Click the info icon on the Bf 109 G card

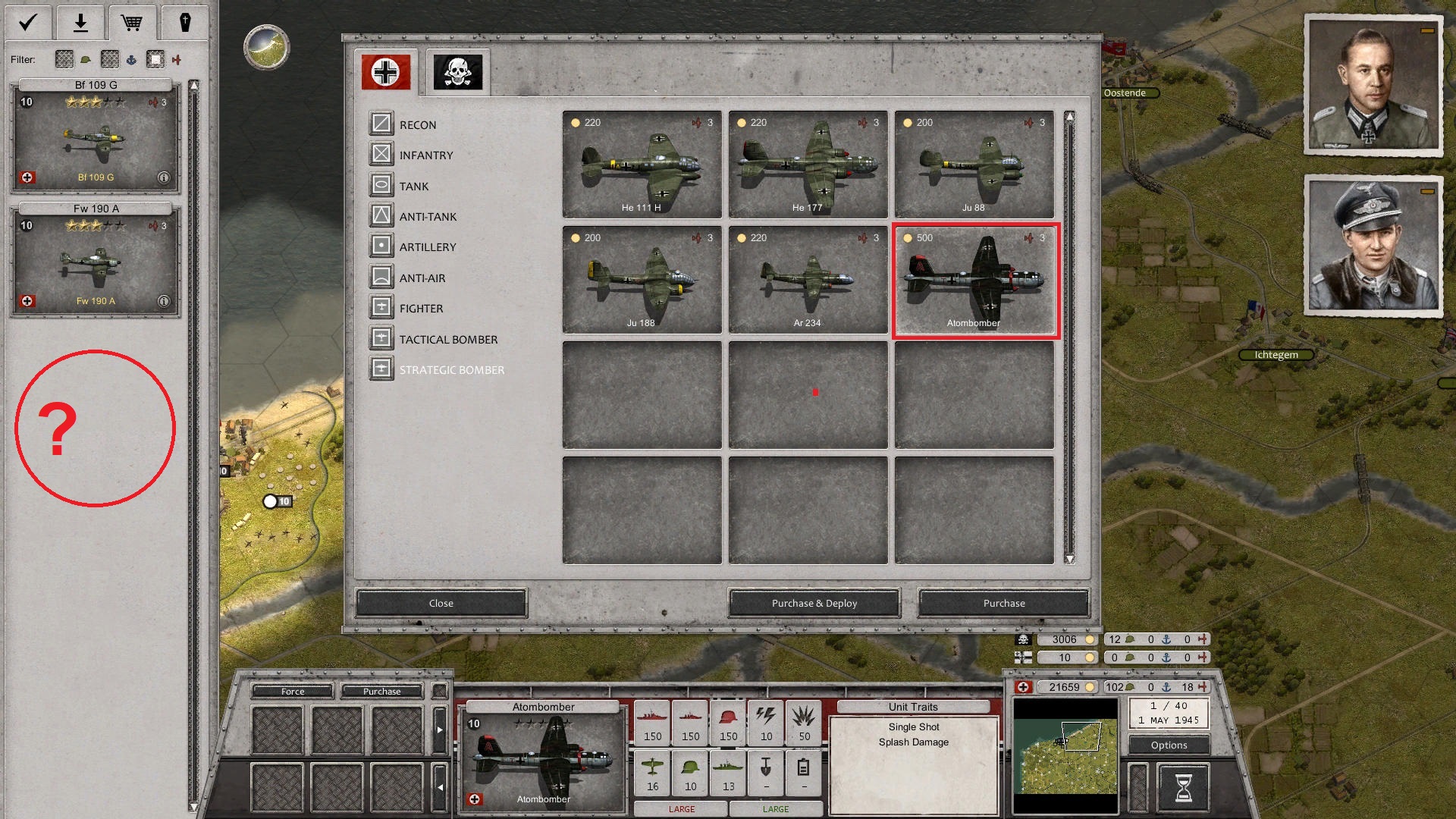(163, 177)
